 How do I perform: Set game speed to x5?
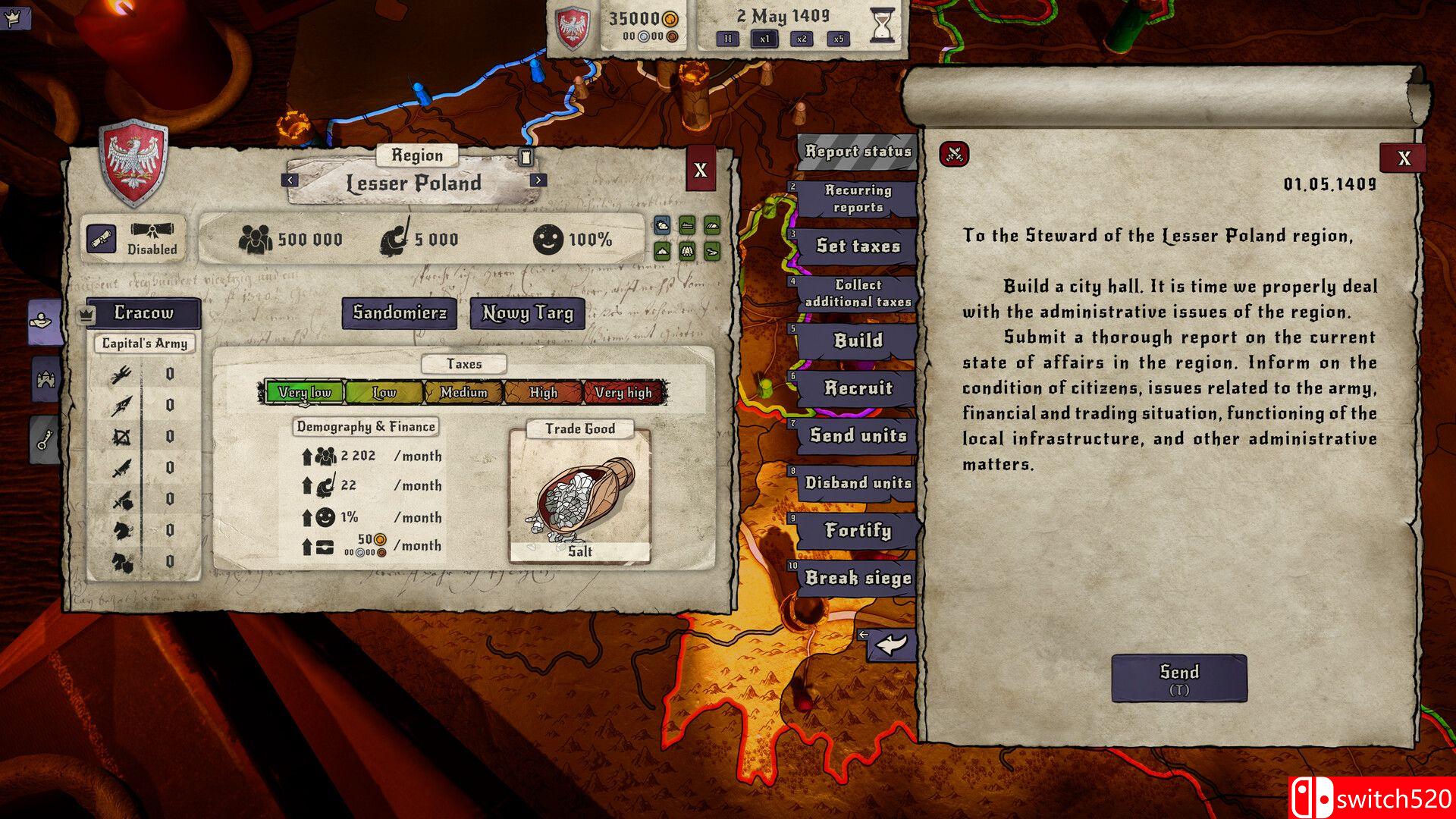pos(838,39)
